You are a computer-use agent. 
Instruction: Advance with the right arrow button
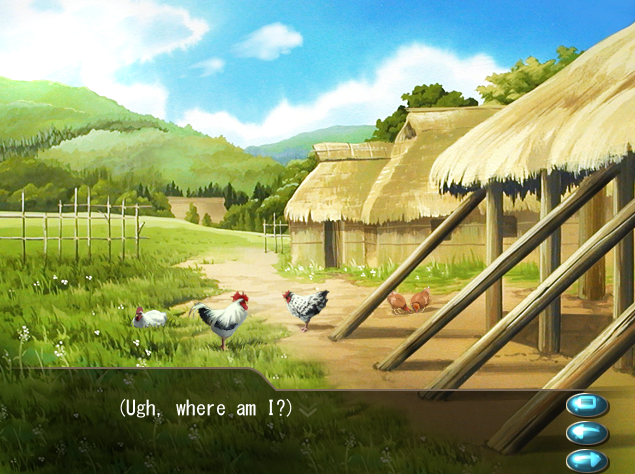(x=587, y=461)
